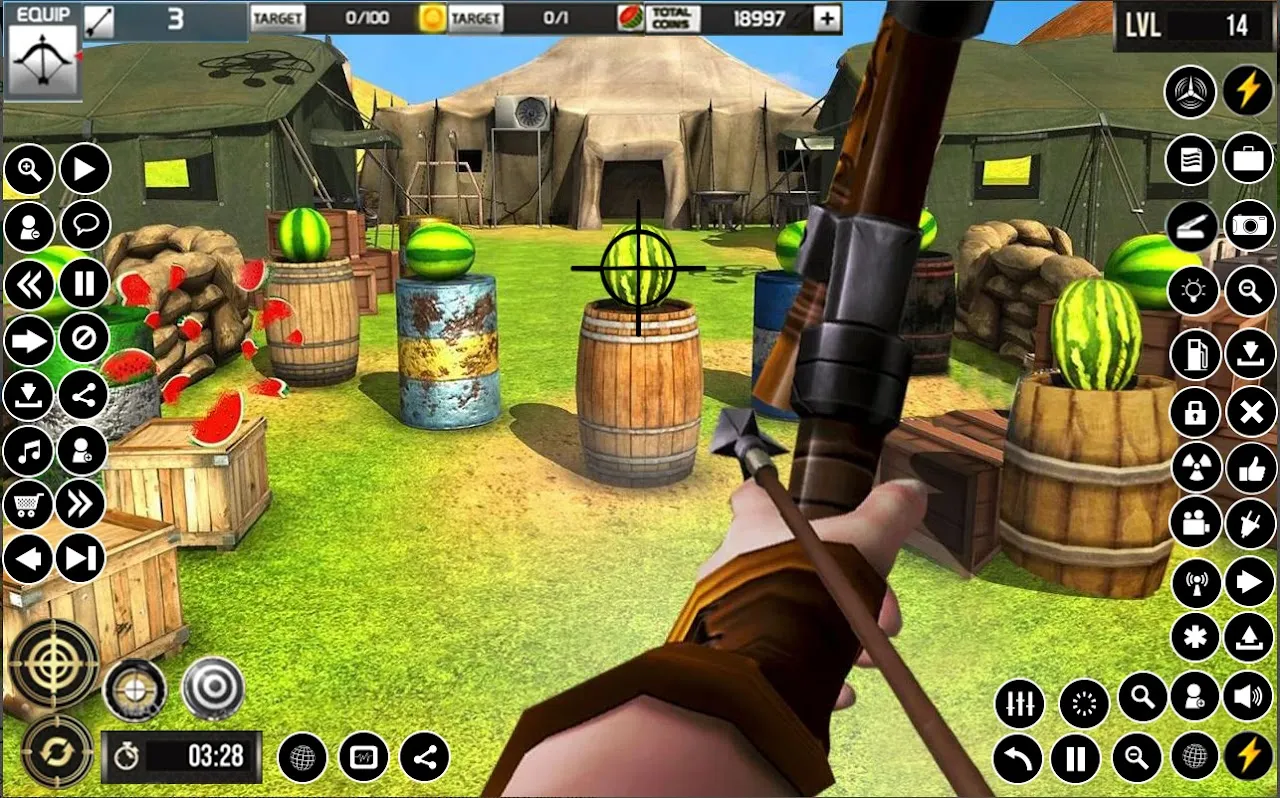
Task: Open the speech bubble chat icon
Action: click(x=85, y=226)
